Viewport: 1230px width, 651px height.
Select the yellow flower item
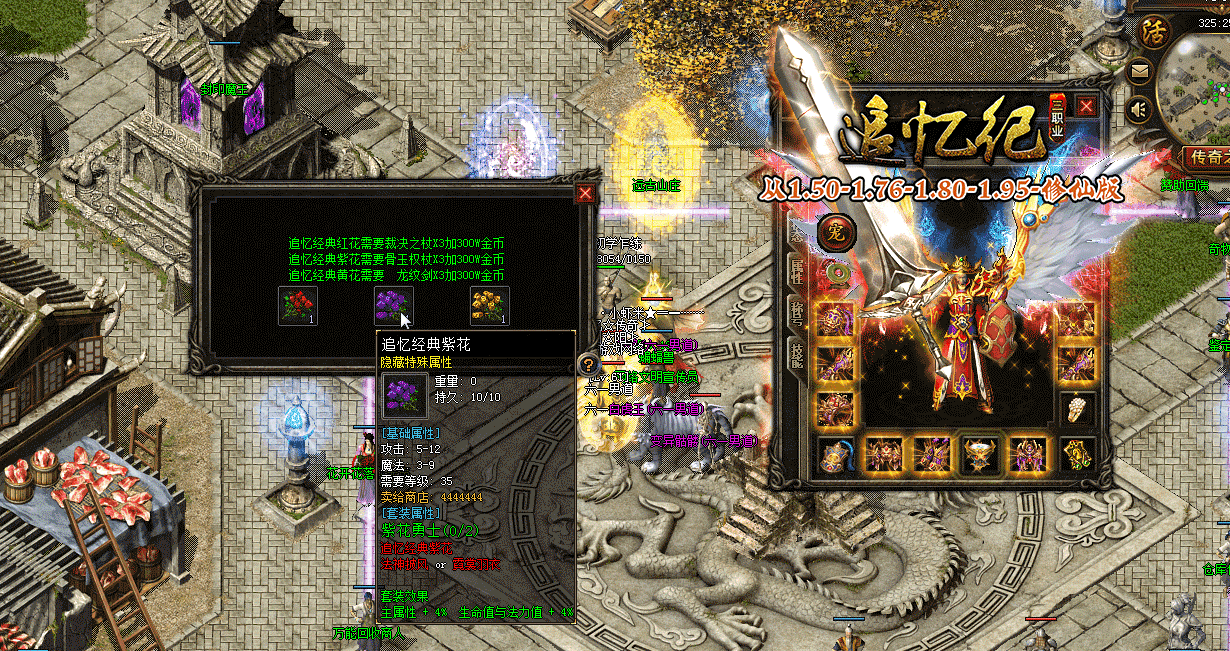tap(489, 305)
